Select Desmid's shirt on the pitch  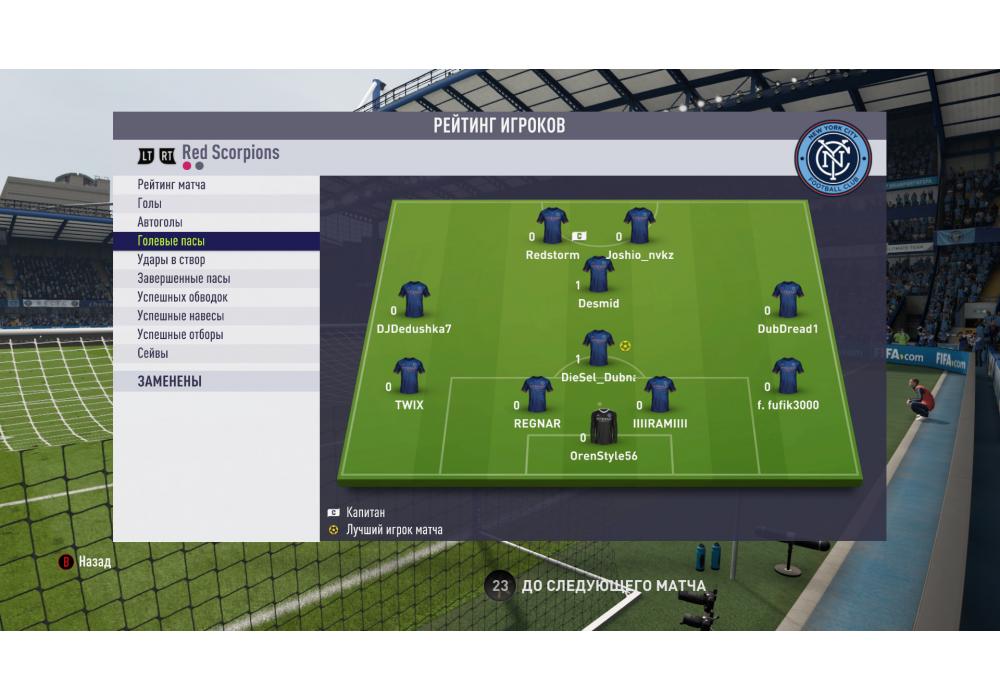click(598, 275)
